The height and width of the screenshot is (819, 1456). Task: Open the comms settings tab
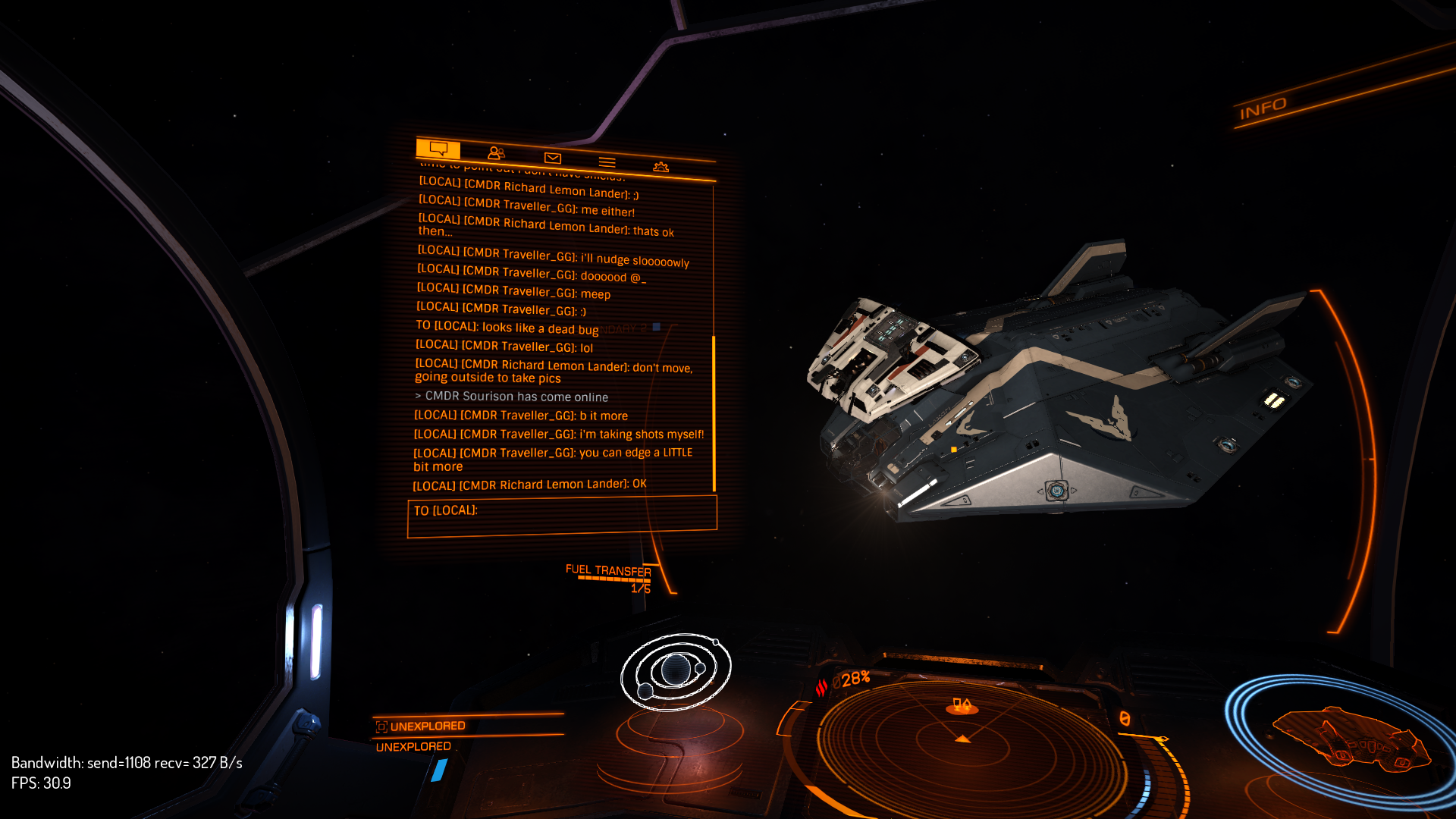click(x=661, y=167)
